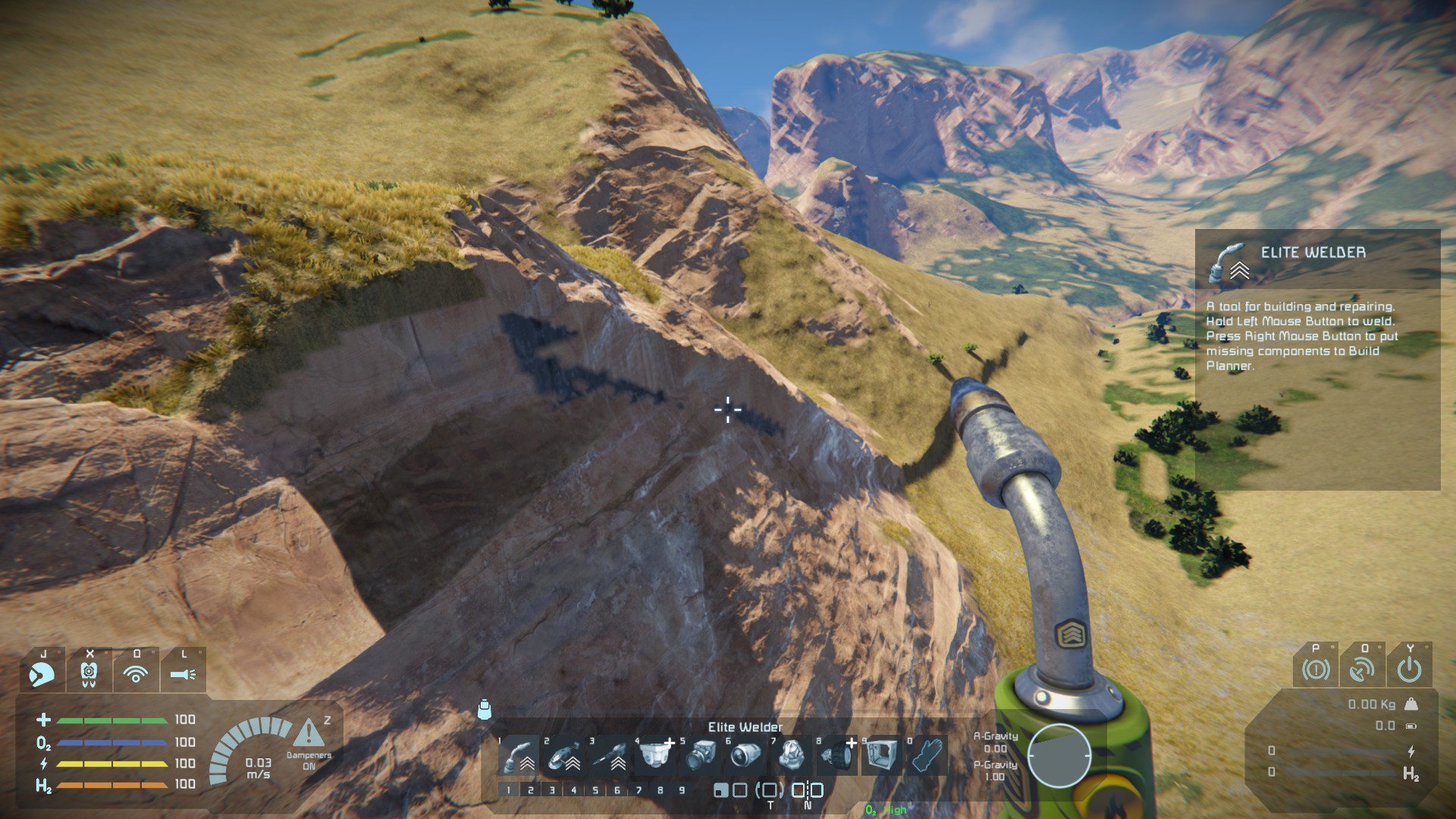Pick the spotlight block in slot 6
This screenshot has height=819, width=1456.
(x=746, y=755)
